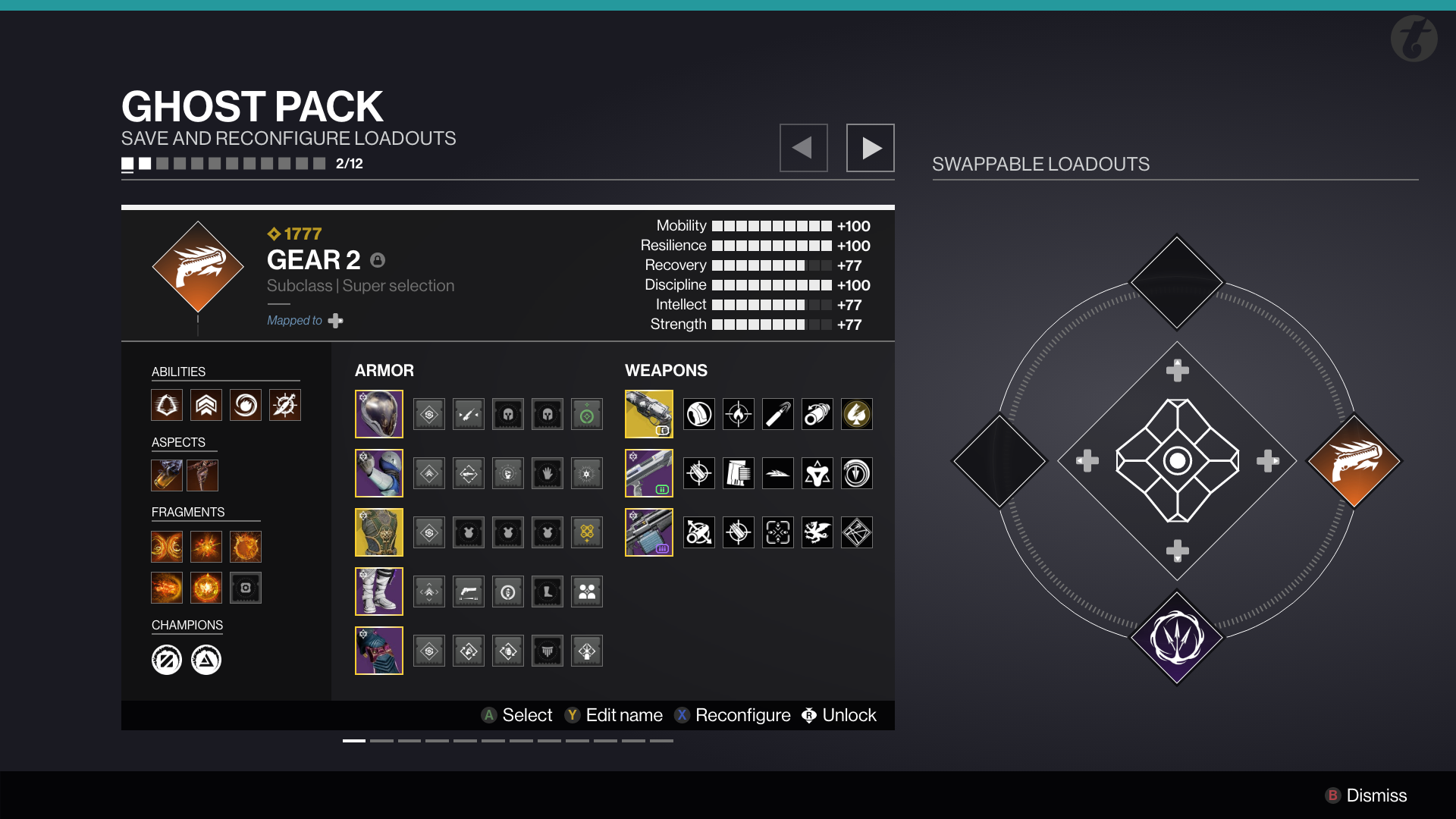Pick the left empty loadout diamond
1456x819 pixels.
click(x=999, y=460)
